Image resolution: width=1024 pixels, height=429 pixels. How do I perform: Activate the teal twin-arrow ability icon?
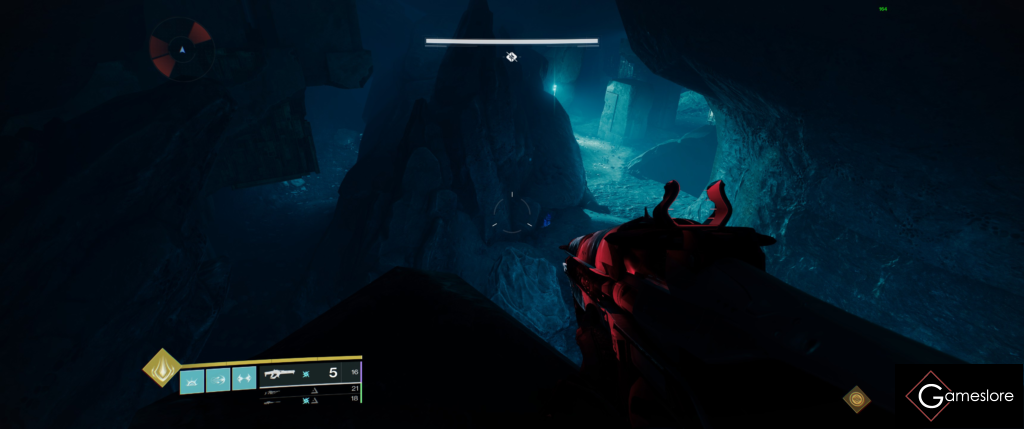pos(244,380)
